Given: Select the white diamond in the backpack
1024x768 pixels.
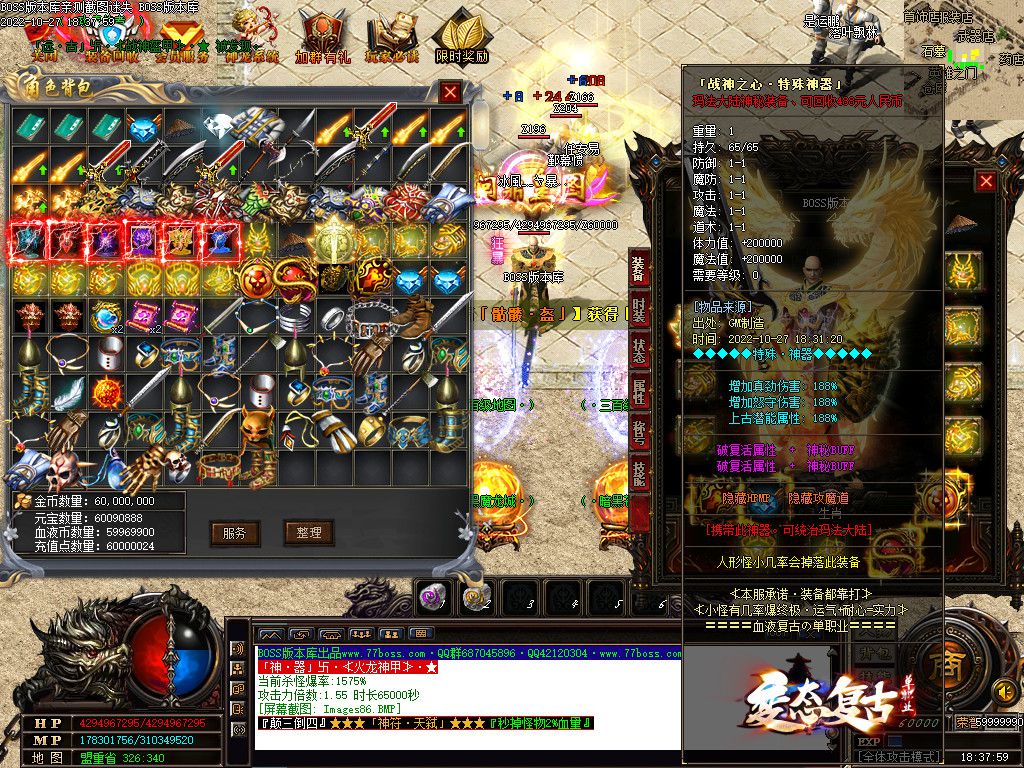Looking at the screenshot, I should coord(218,127).
